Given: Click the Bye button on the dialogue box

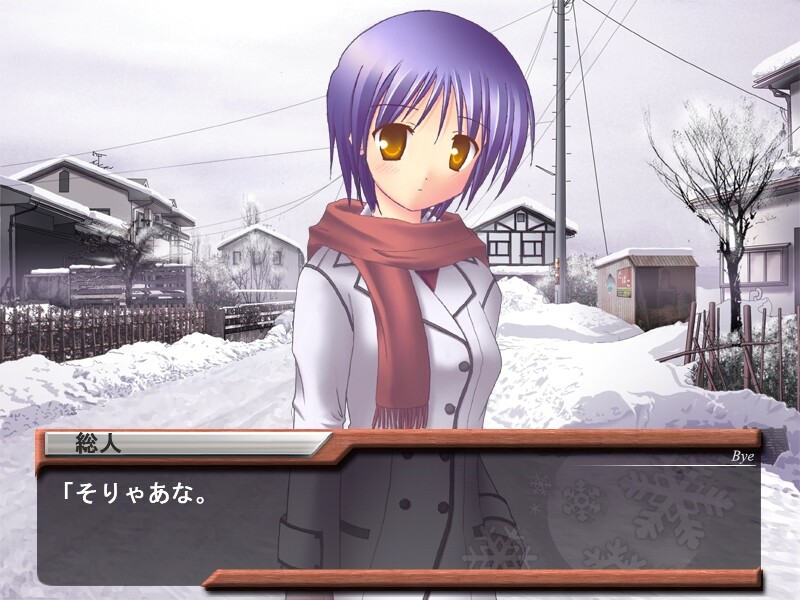Looking at the screenshot, I should pyautogui.click(x=741, y=457).
